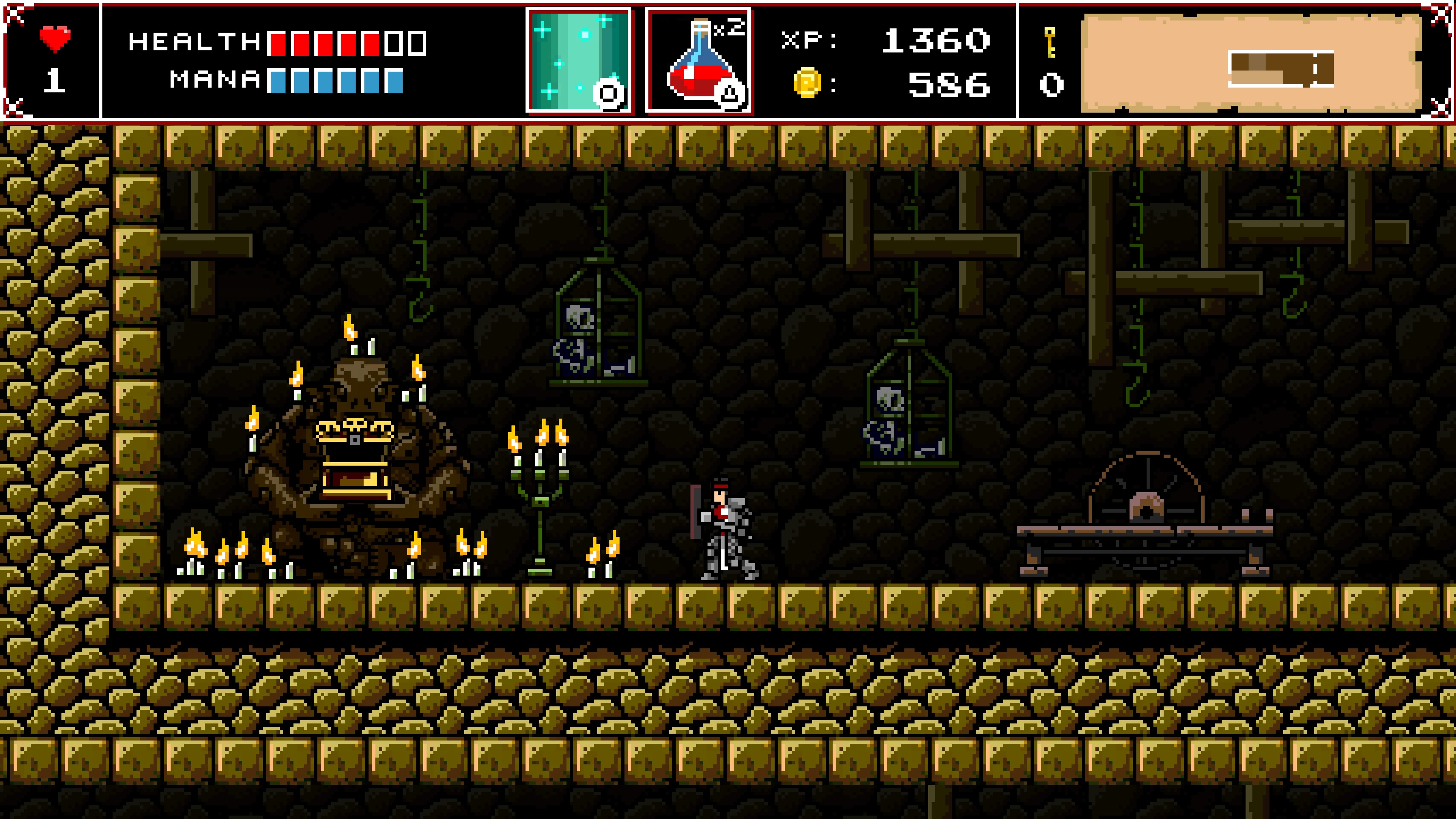Select the teal sparkle spell slot
Viewport: 1456px width, 819px height.
(x=579, y=61)
